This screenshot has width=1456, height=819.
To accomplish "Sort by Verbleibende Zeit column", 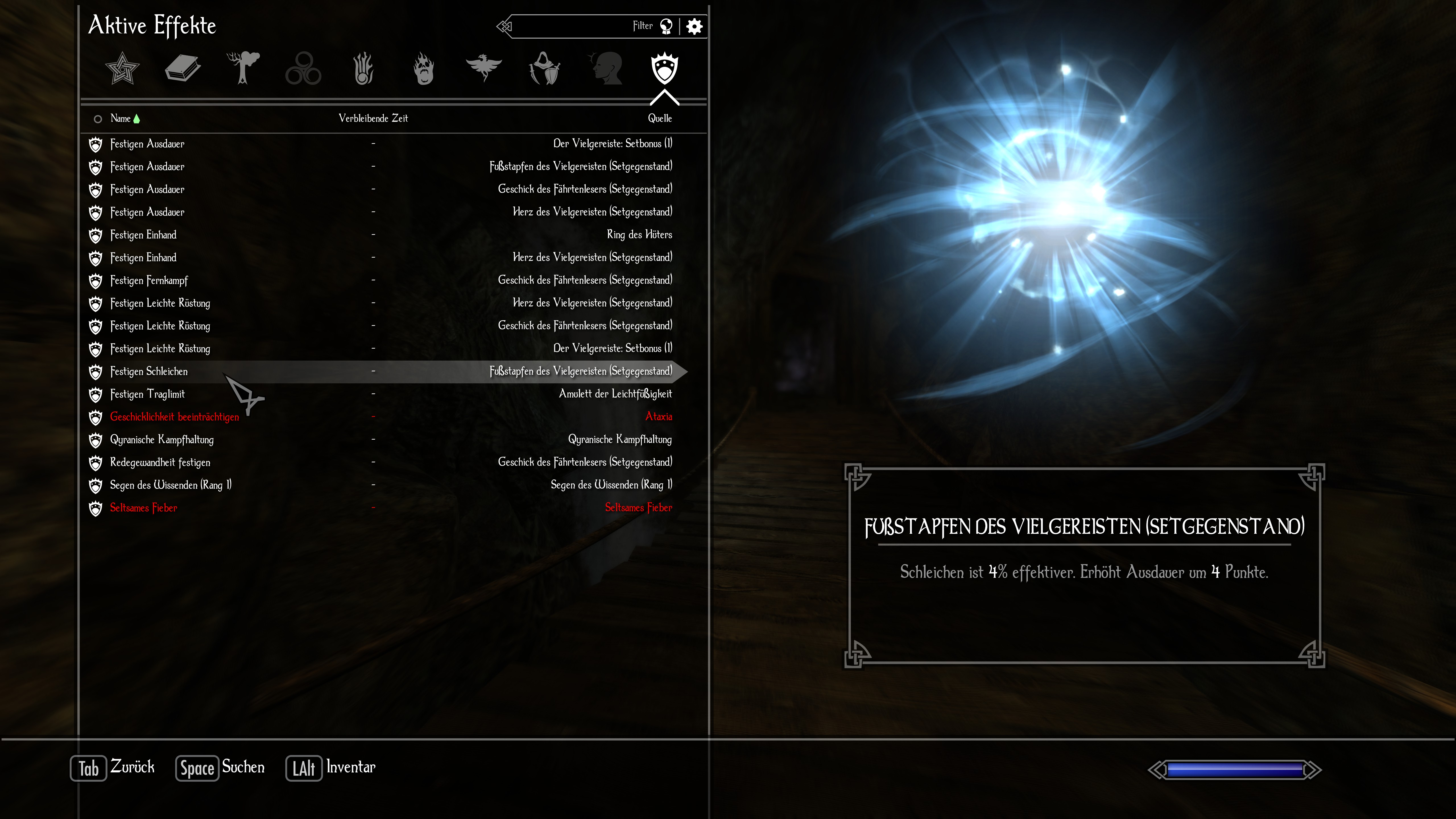I will (x=373, y=119).
